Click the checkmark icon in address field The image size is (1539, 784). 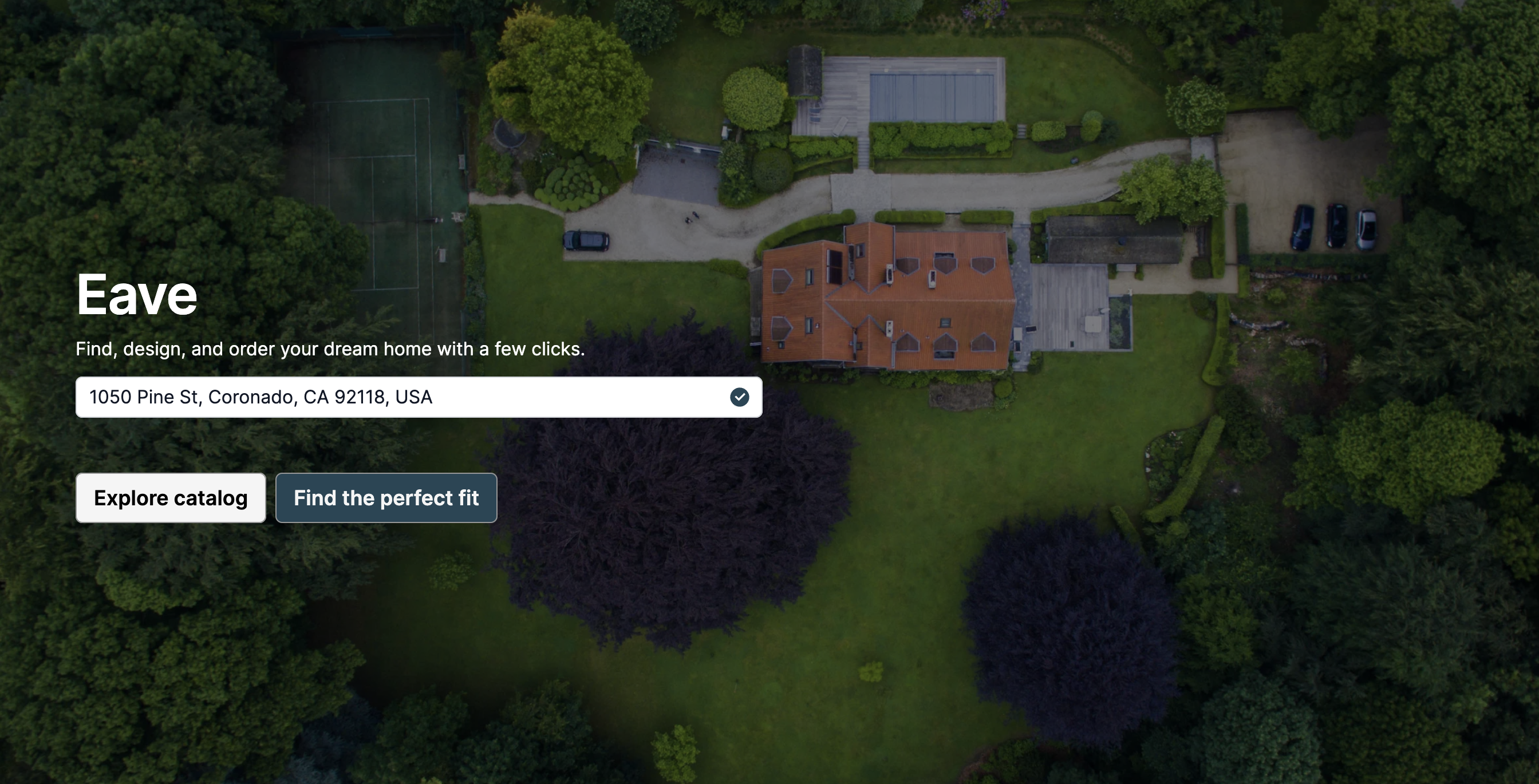point(739,397)
